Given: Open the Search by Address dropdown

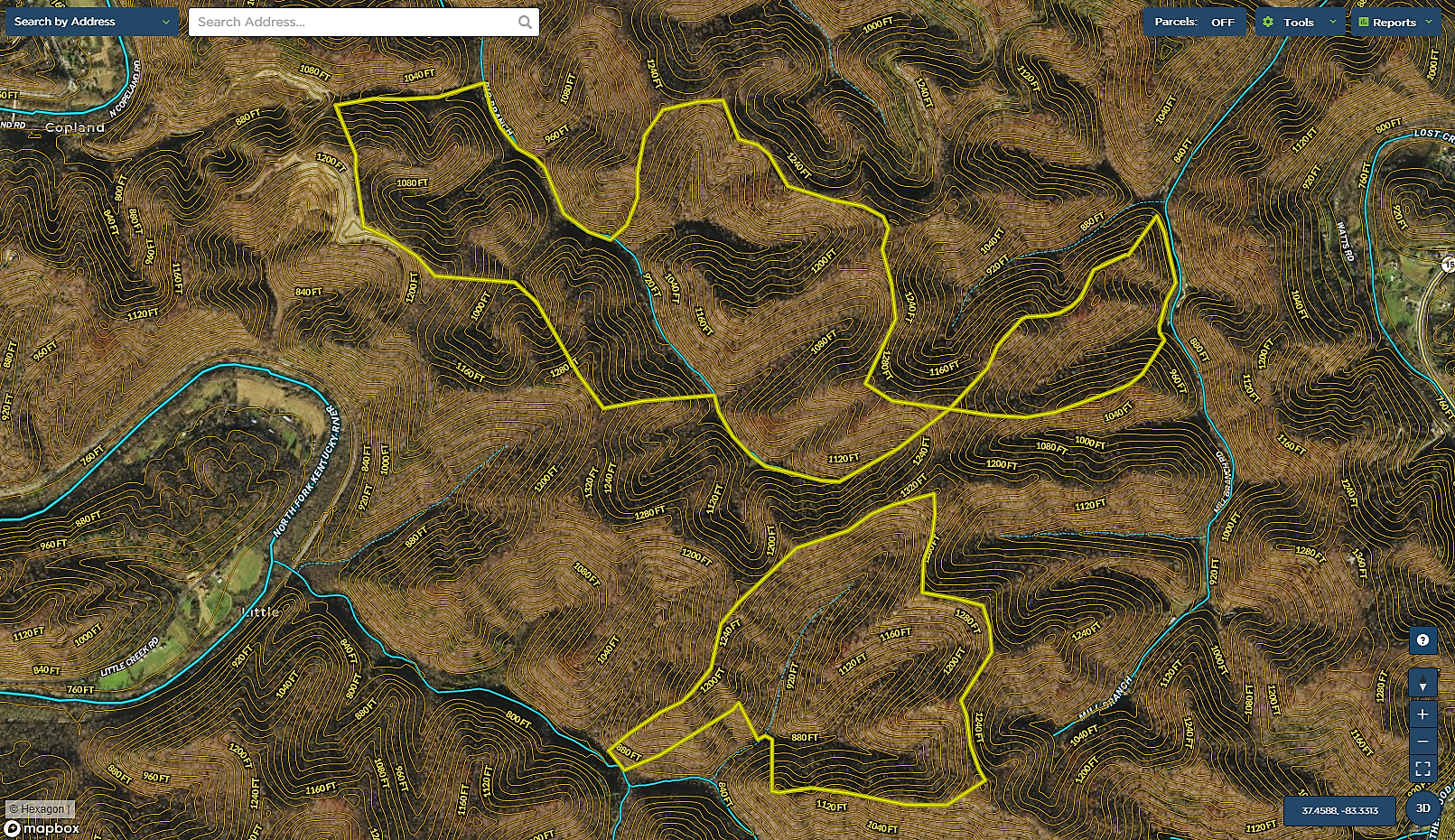Looking at the screenshot, I should click(x=91, y=22).
